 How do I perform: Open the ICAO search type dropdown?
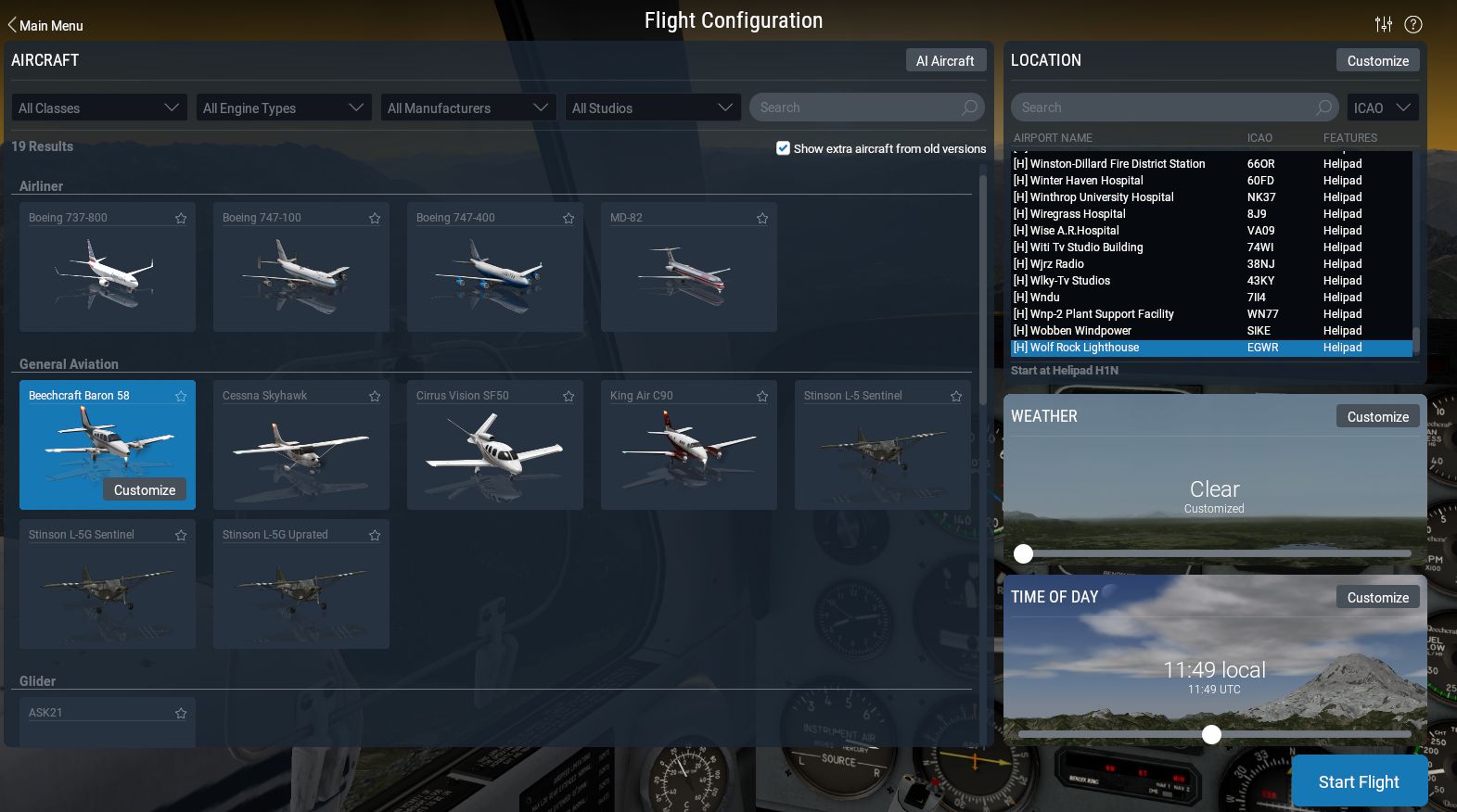click(1382, 107)
